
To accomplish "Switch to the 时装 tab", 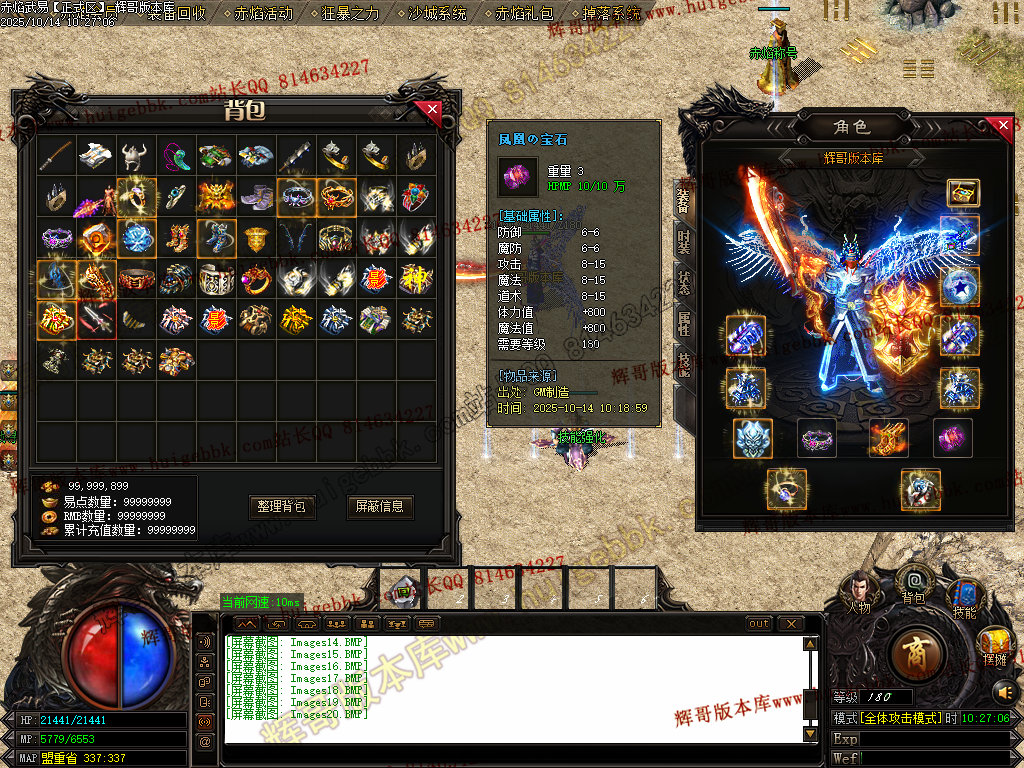I will click(x=684, y=241).
